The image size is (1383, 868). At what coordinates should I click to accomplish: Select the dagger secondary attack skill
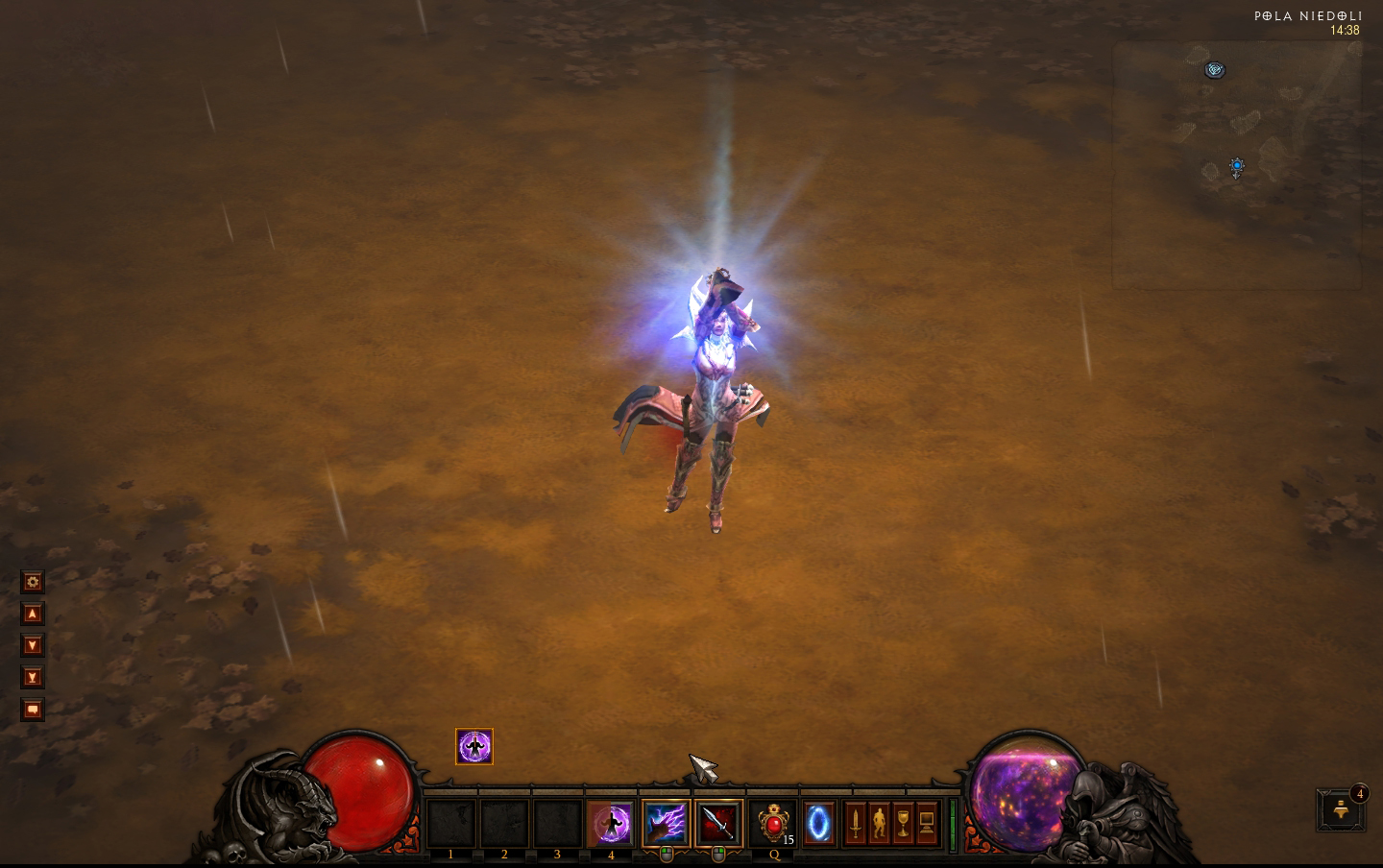pos(718,823)
